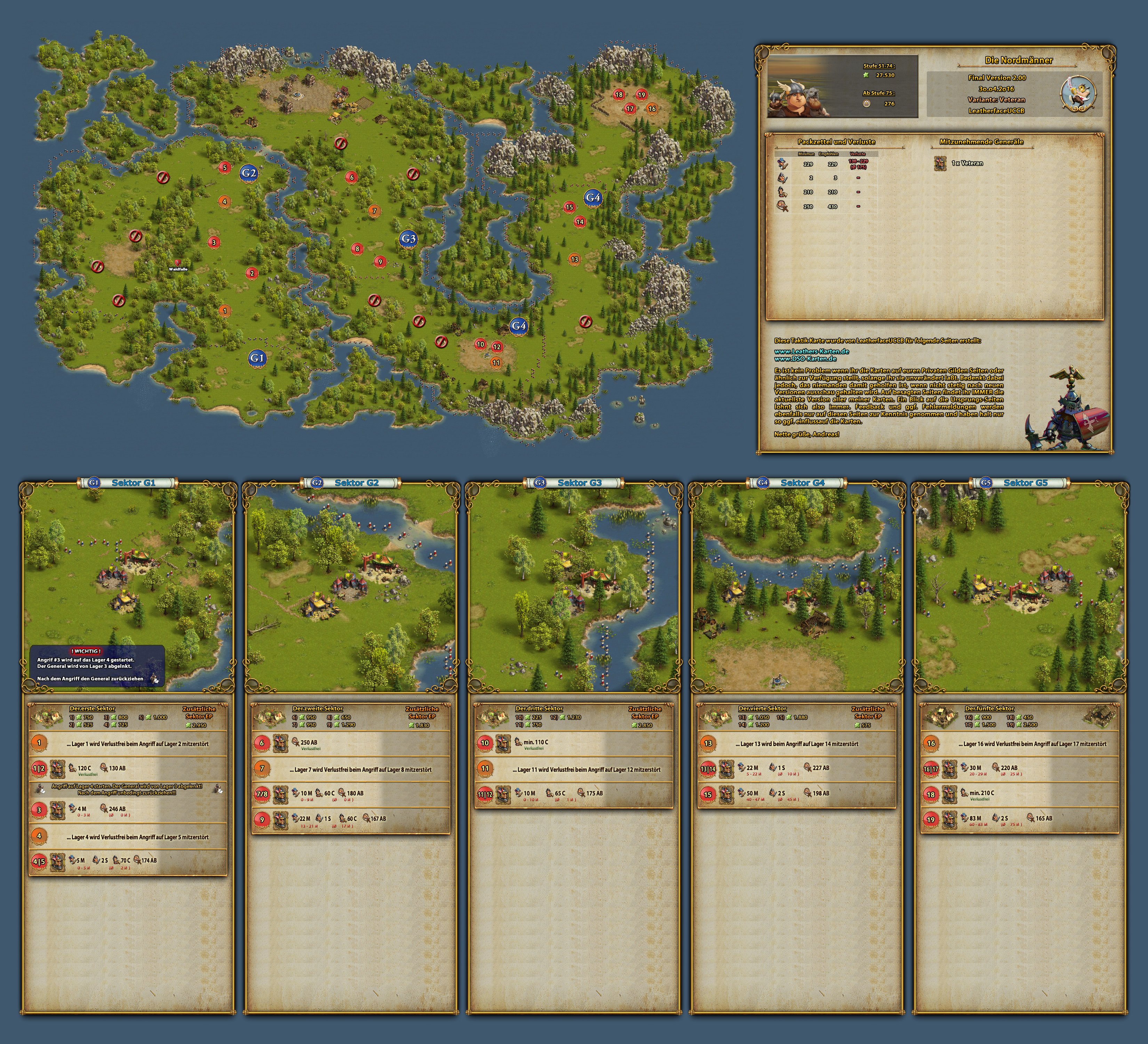The image size is (1148, 1044).
Task: Open the Sektor G2 river camp preview image
Action: (x=351, y=590)
